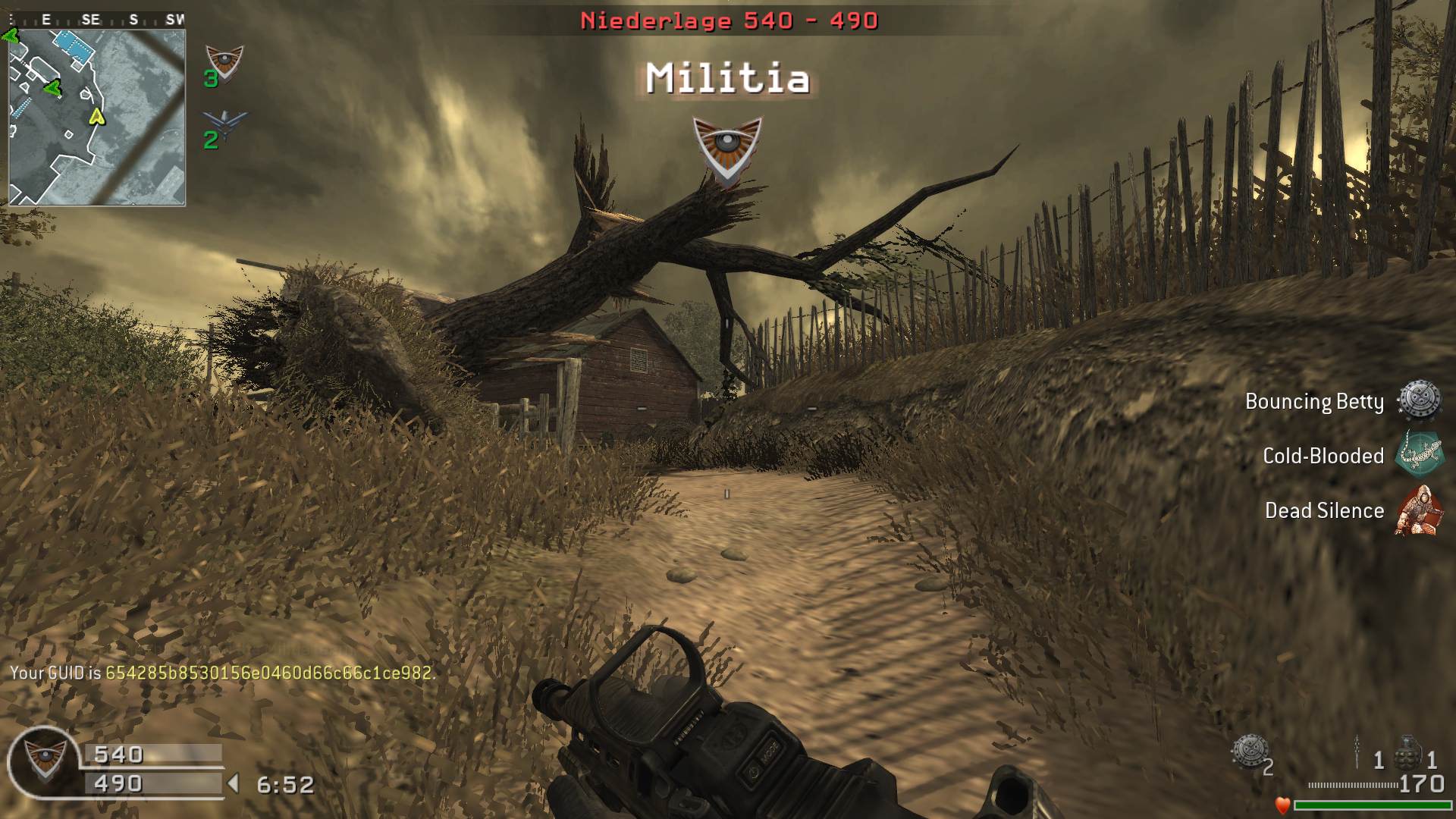Select the Bouncing Betty equipment icon near ammo
The image size is (1456, 819).
pyautogui.click(x=1248, y=752)
